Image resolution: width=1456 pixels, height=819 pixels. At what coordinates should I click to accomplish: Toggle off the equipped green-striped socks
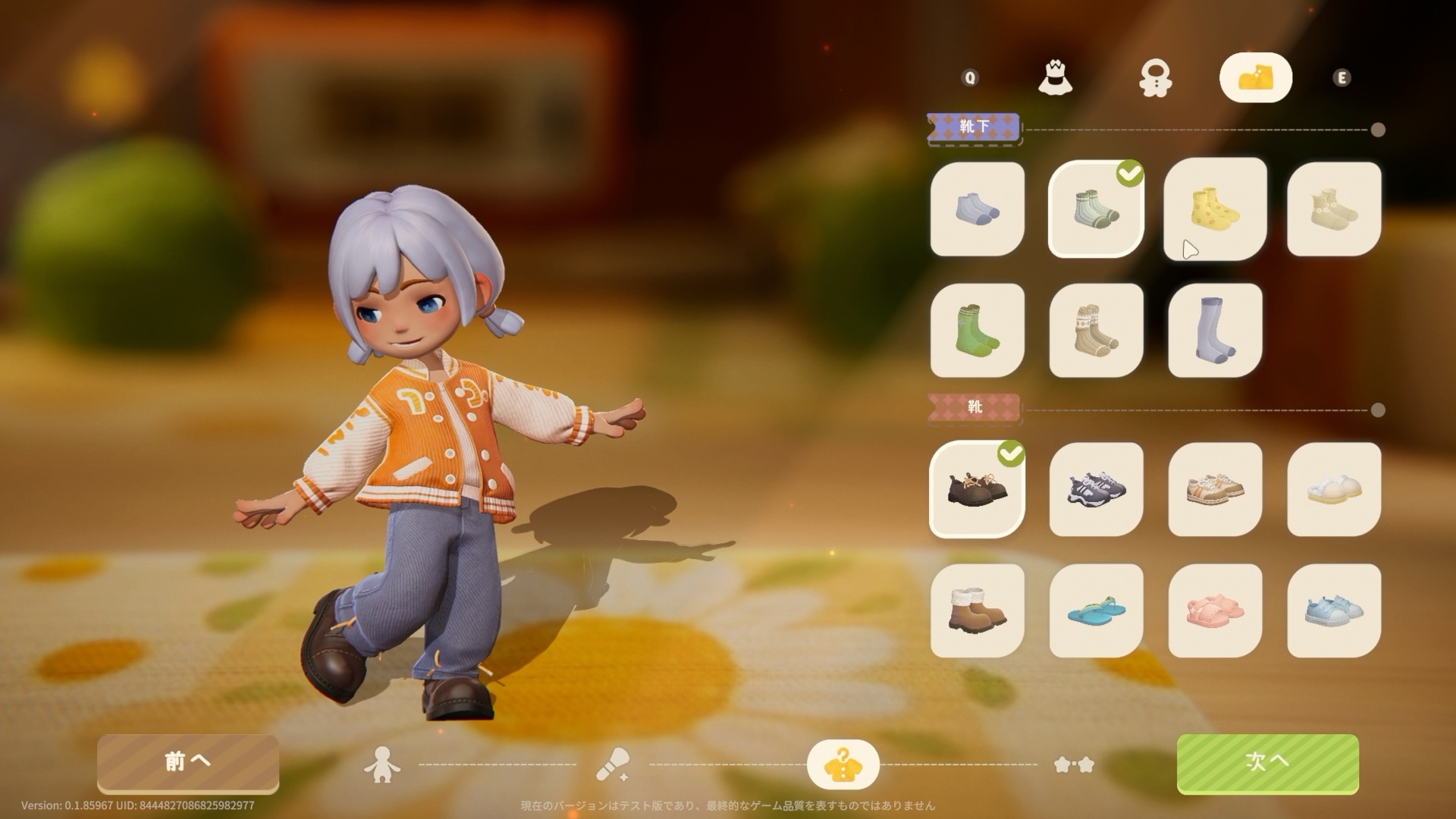click(1095, 210)
